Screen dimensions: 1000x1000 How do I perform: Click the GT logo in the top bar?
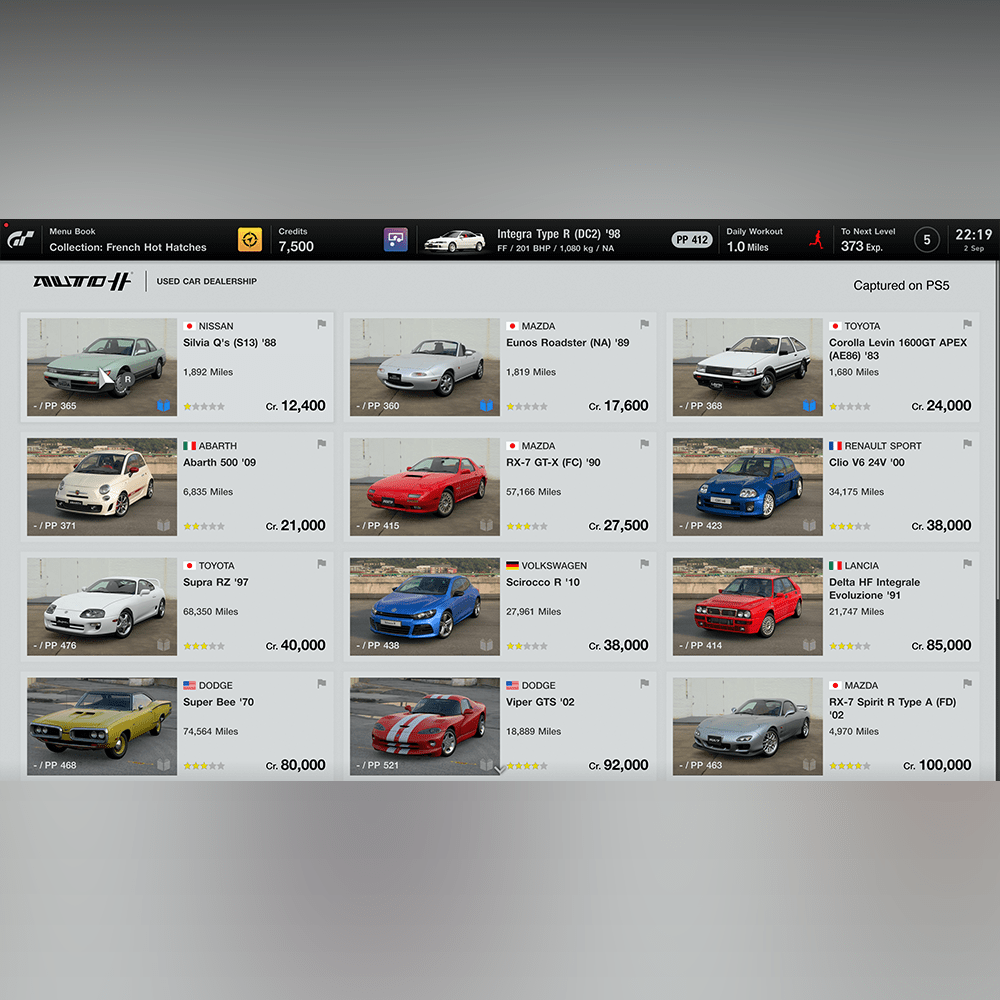(x=21, y=240)
